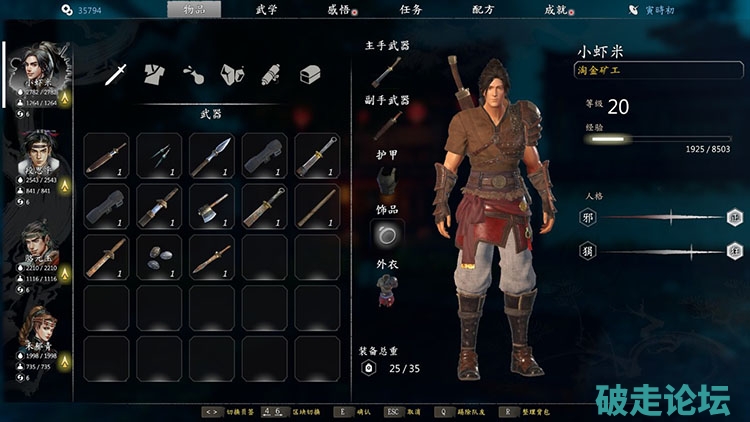Image resolution: width=750 pixels, height=422 pixels.
Task: Select the sword weapons category icon
Action: [117, 73]
